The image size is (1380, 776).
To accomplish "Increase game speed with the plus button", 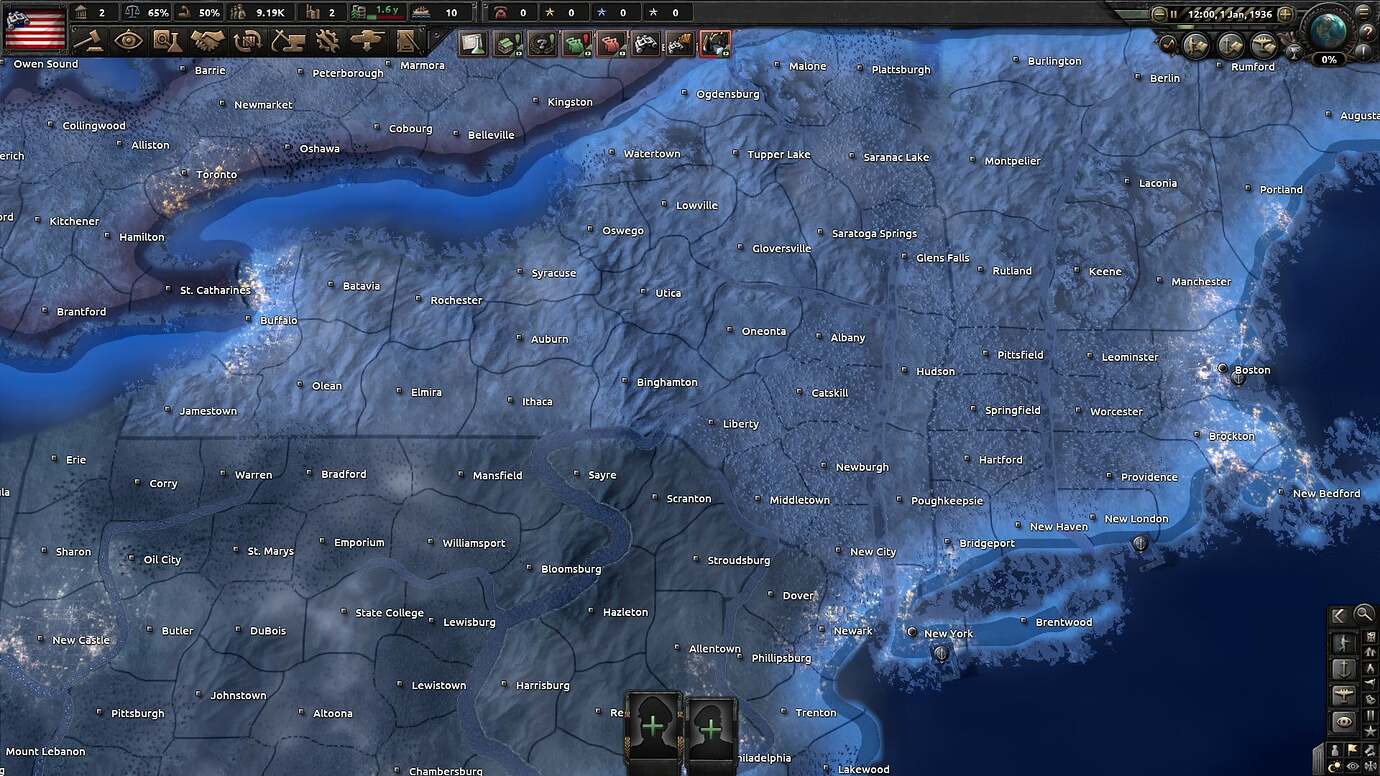I will pyautogui.click(x=1285, y=14).
